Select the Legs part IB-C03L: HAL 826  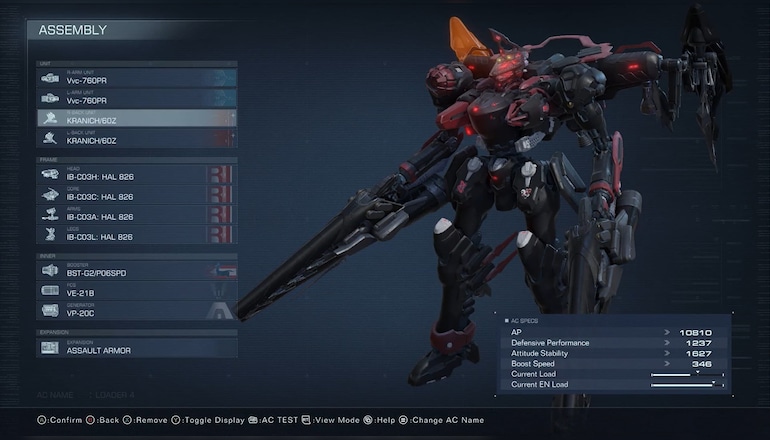coord(136,235)
